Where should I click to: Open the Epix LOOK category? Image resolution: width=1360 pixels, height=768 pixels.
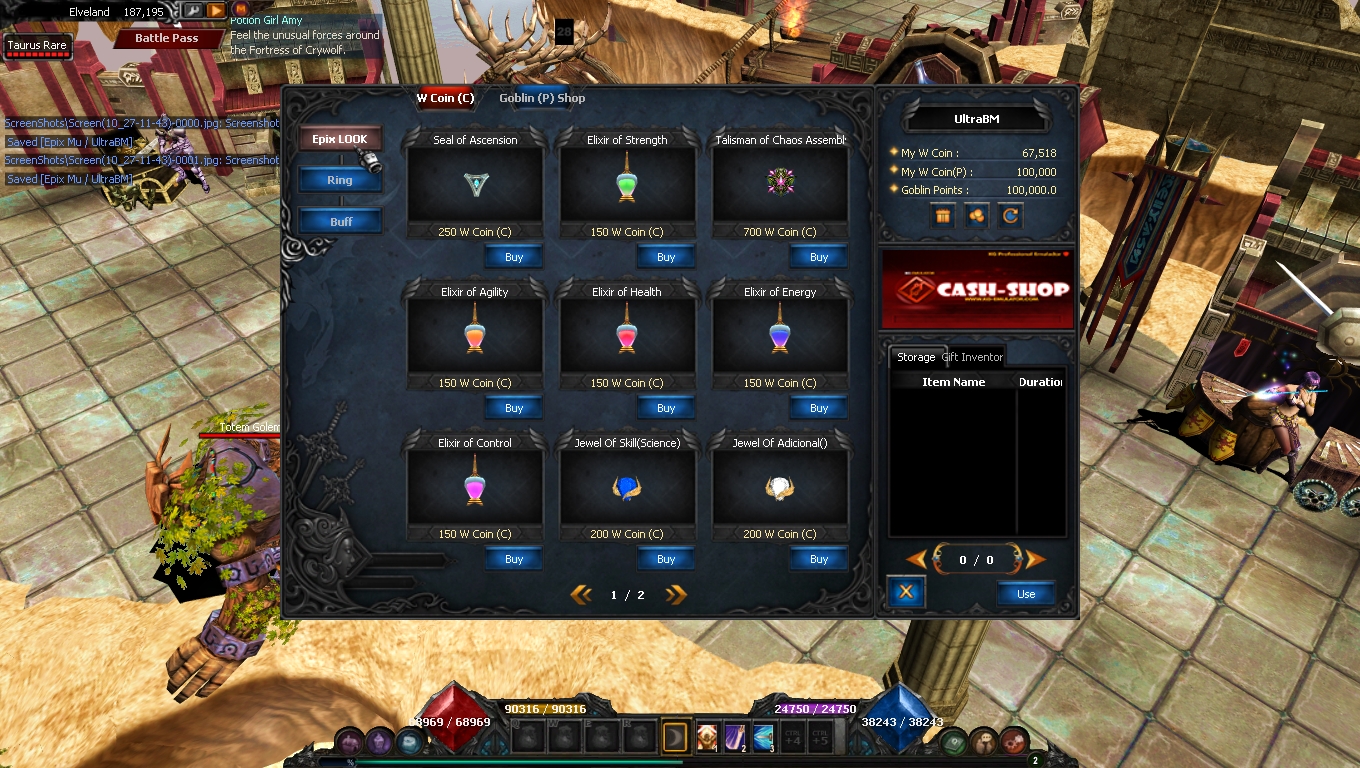pyautogui.click(x=340, y=139)
